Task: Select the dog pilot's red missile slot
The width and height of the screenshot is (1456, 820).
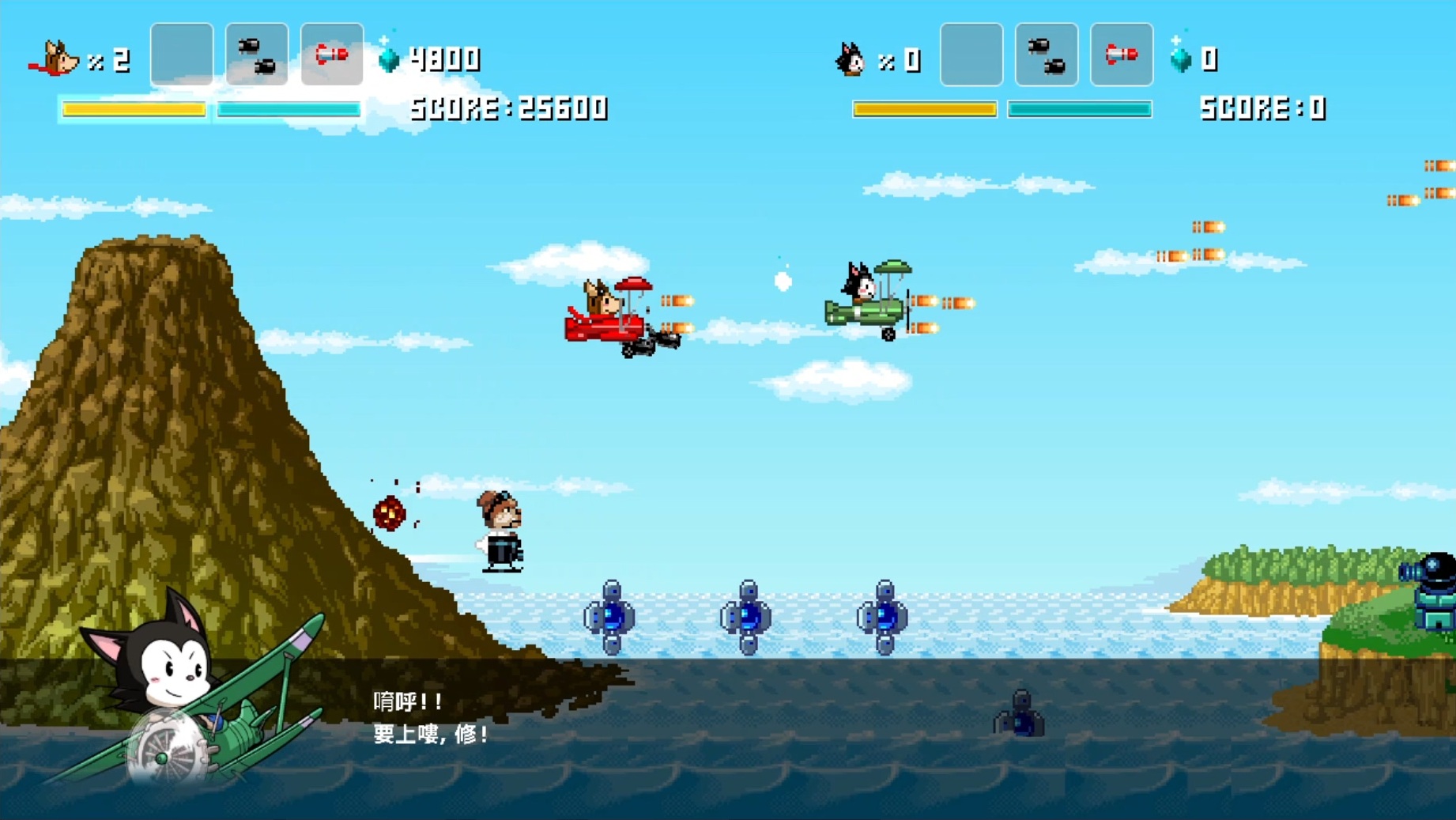Action: coord(332,55)
